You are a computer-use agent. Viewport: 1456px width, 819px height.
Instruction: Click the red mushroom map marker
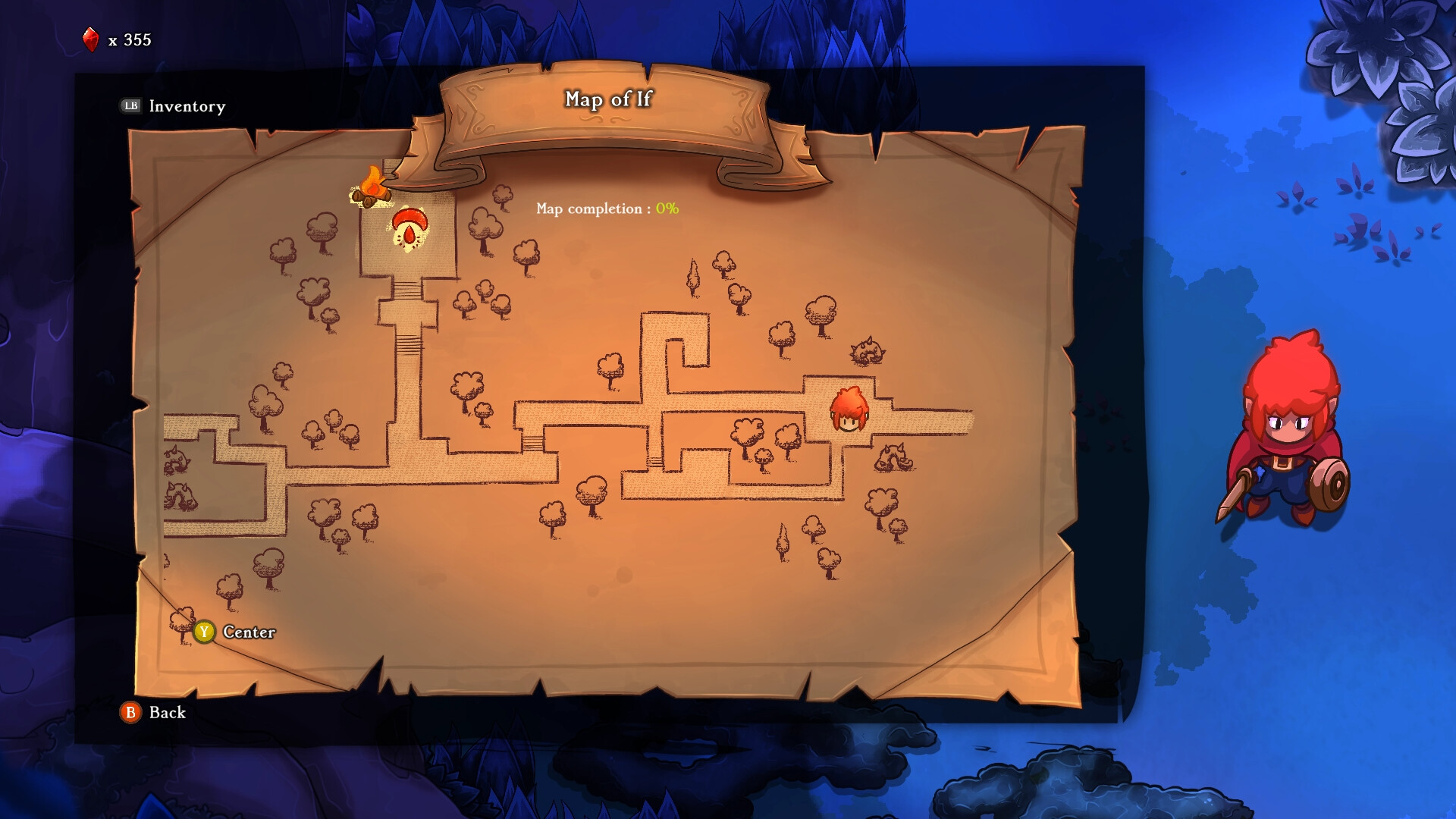click(409, 228)
